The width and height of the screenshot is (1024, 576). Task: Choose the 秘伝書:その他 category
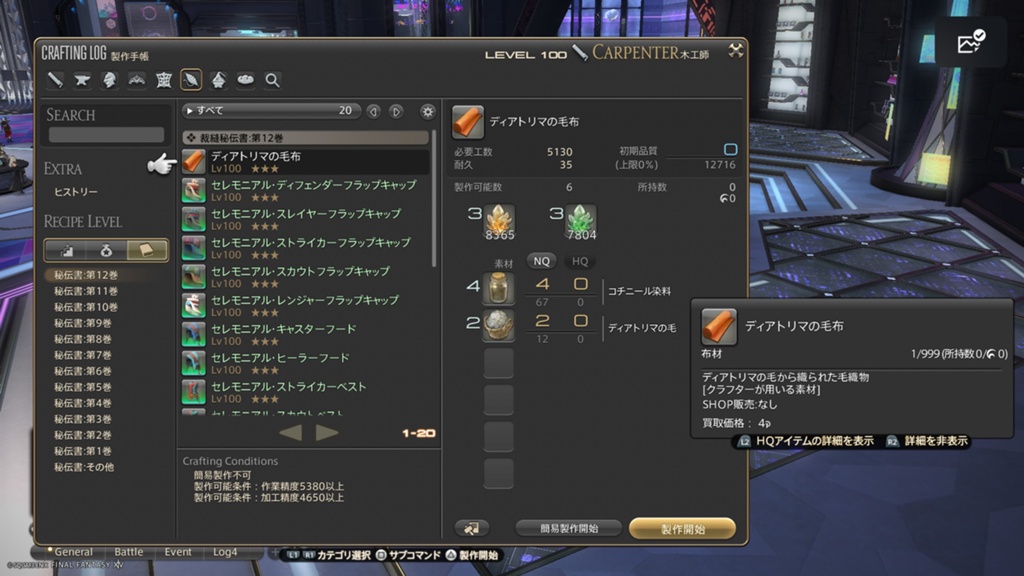click(84, 467)
